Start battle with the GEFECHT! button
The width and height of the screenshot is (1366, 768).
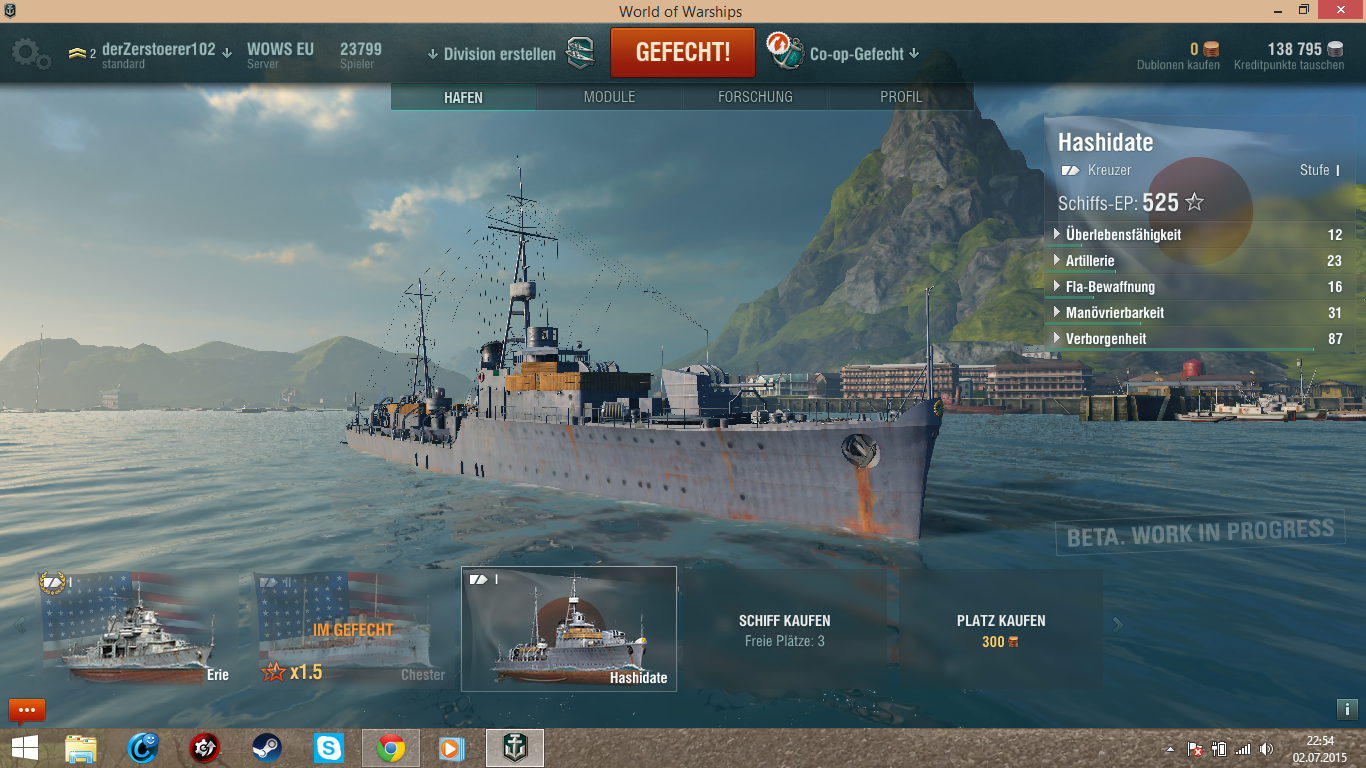pyautogui.click(x=683, y=53)
